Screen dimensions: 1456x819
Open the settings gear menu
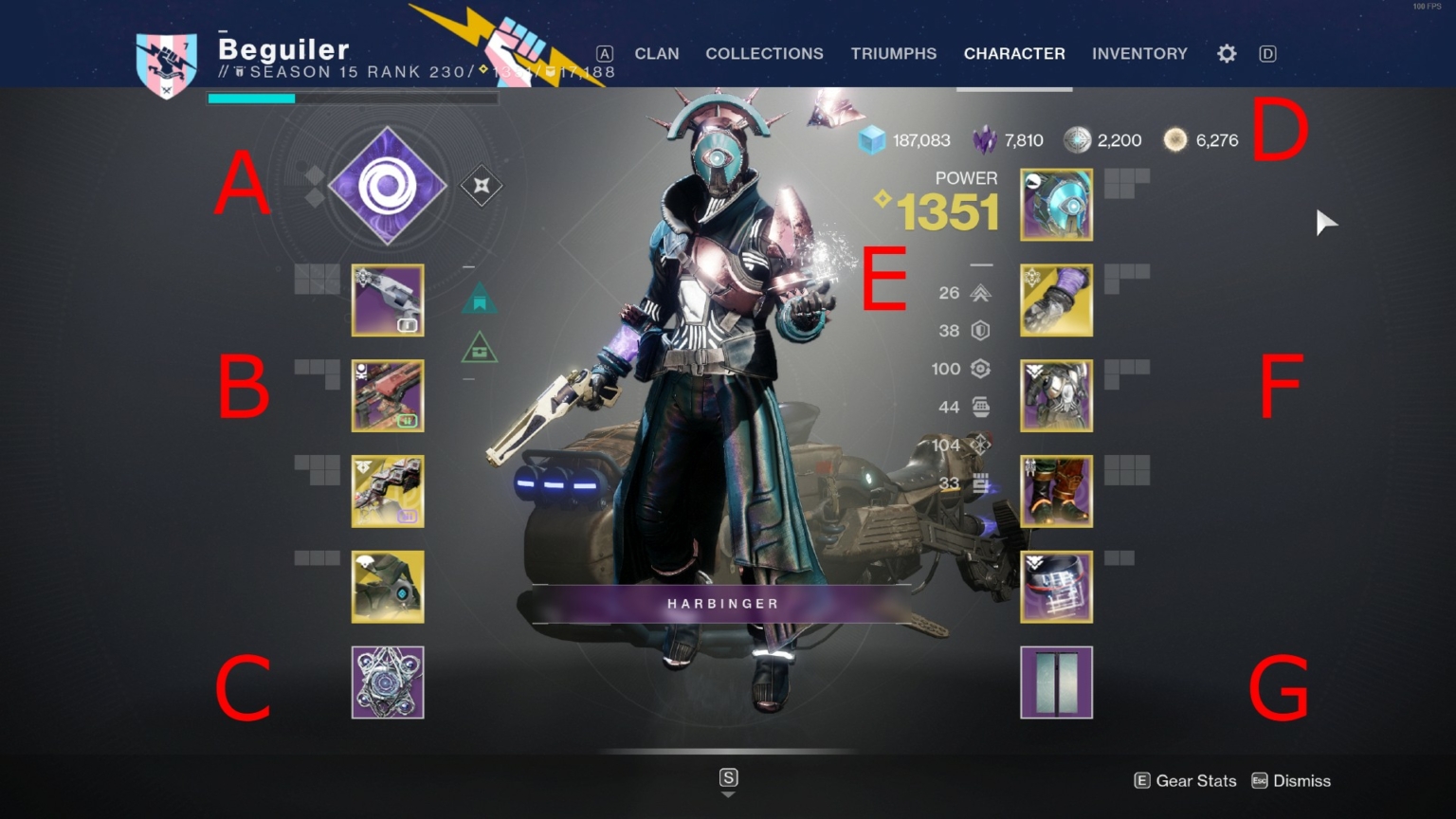1226,54
